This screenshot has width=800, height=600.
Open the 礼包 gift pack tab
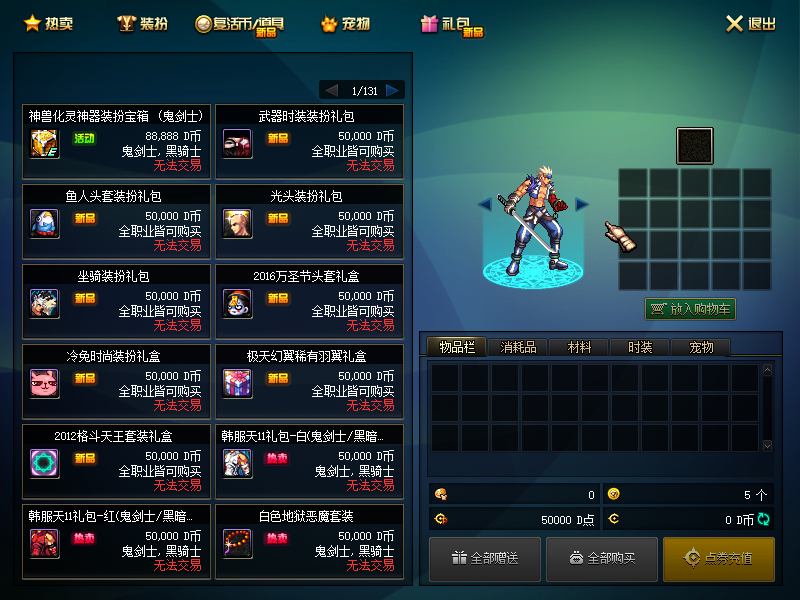(451, 24)
